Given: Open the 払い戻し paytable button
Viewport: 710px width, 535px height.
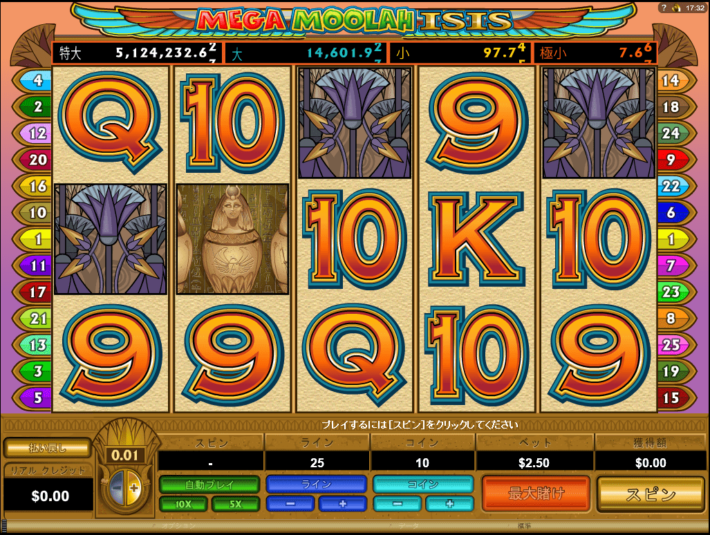Looking at the screenshot, I should point(47,447).
